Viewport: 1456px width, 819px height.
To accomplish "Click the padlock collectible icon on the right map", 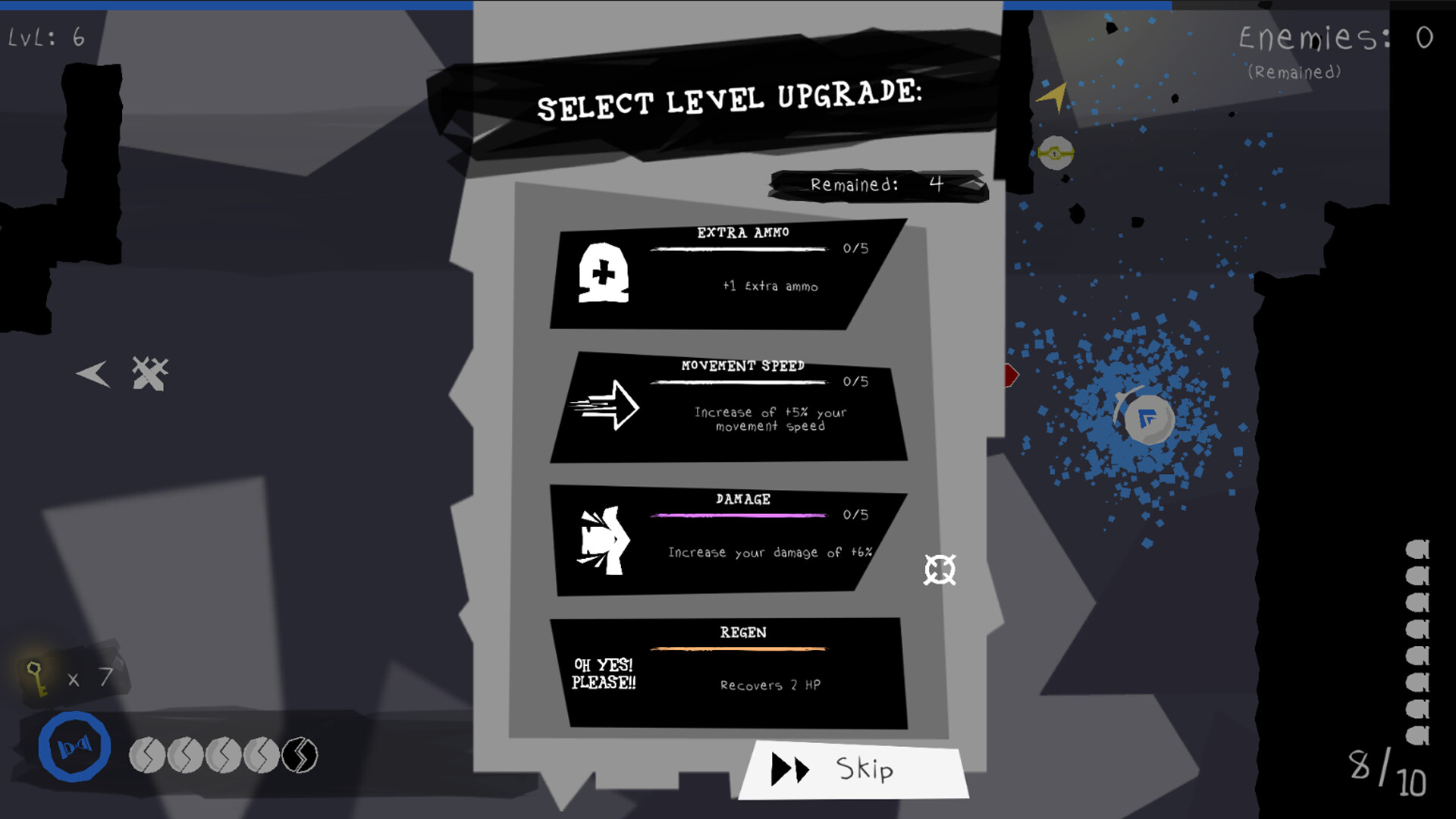I will coord(1055,154).
